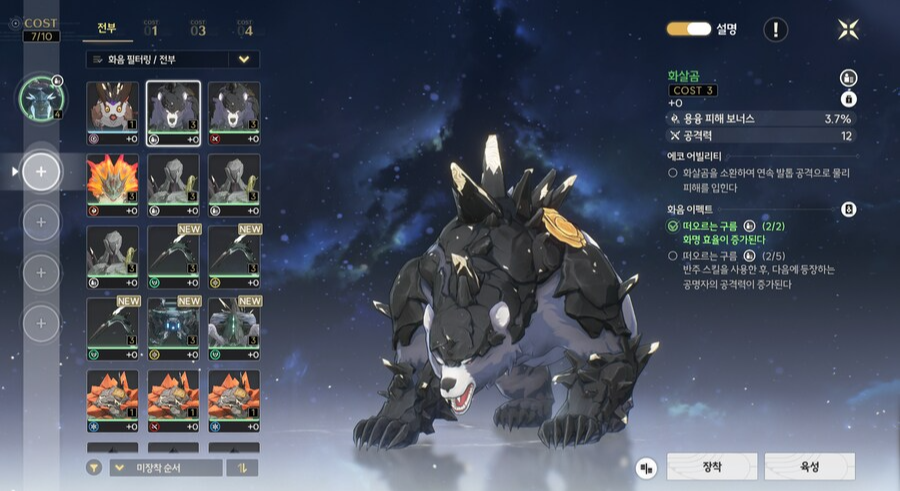900x491 pixels.
Task: Switch to the COST 03 tab
Action: tap(198, 29)
